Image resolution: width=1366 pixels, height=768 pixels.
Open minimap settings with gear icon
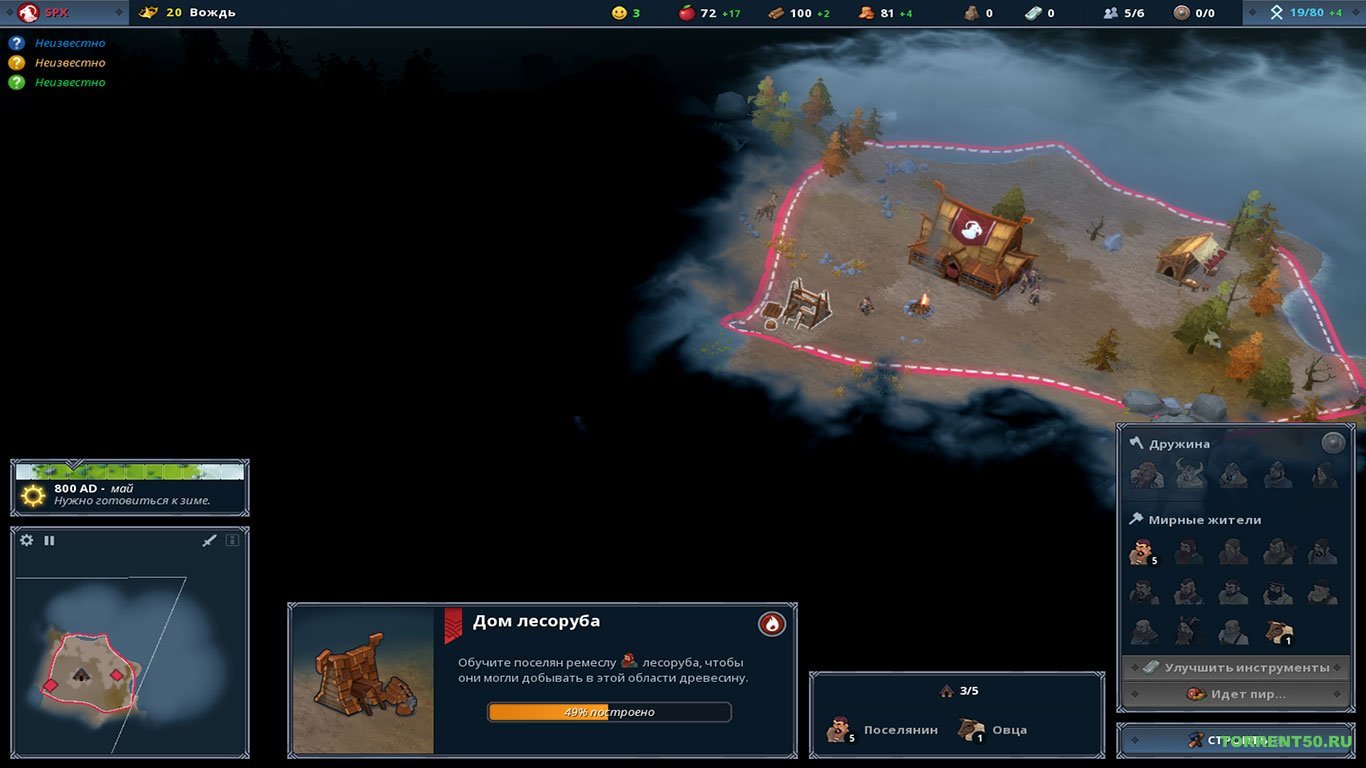point(25,540)
